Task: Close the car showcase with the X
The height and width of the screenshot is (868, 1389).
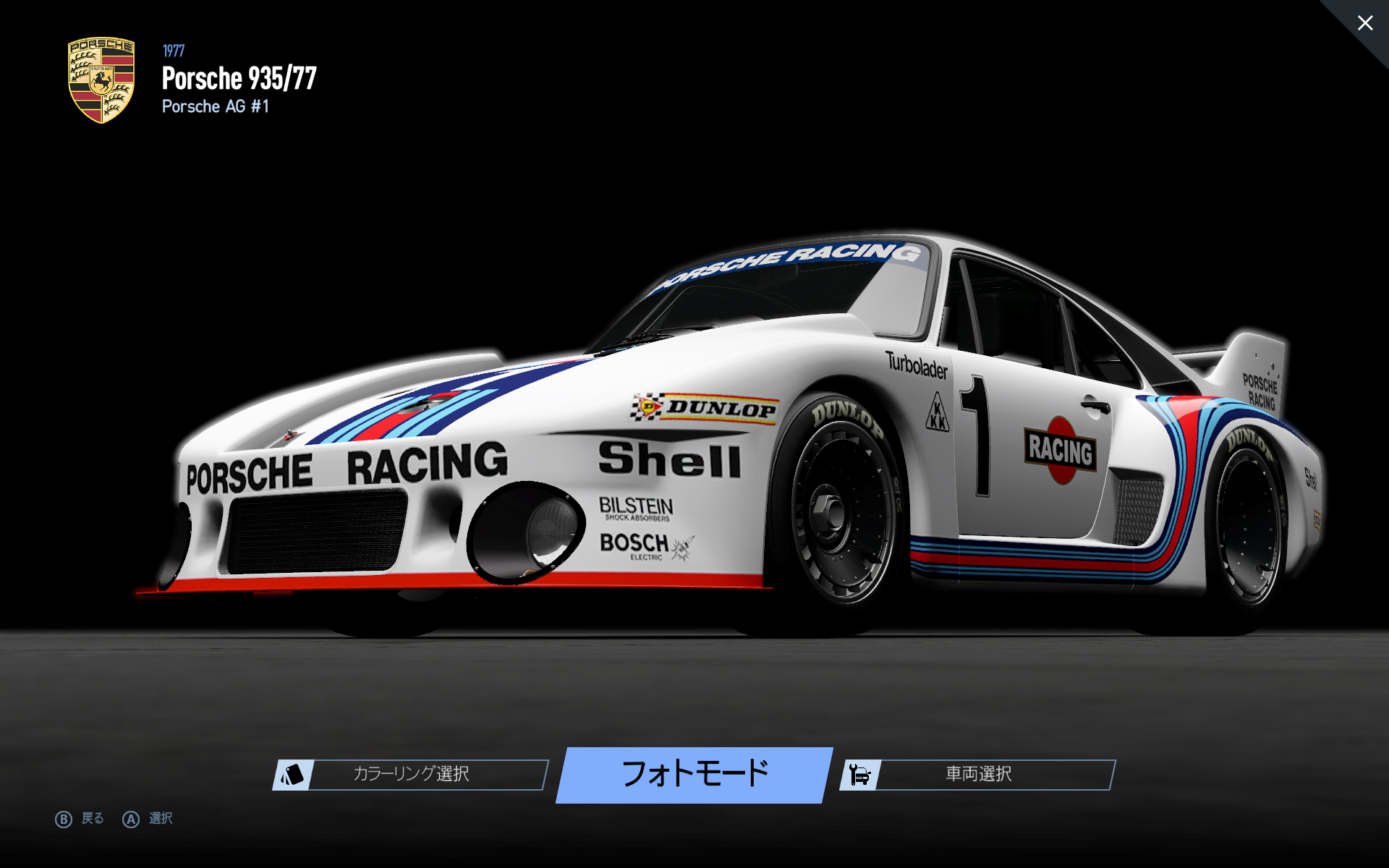Action: pyautogui.click(x=1364, y=23)
